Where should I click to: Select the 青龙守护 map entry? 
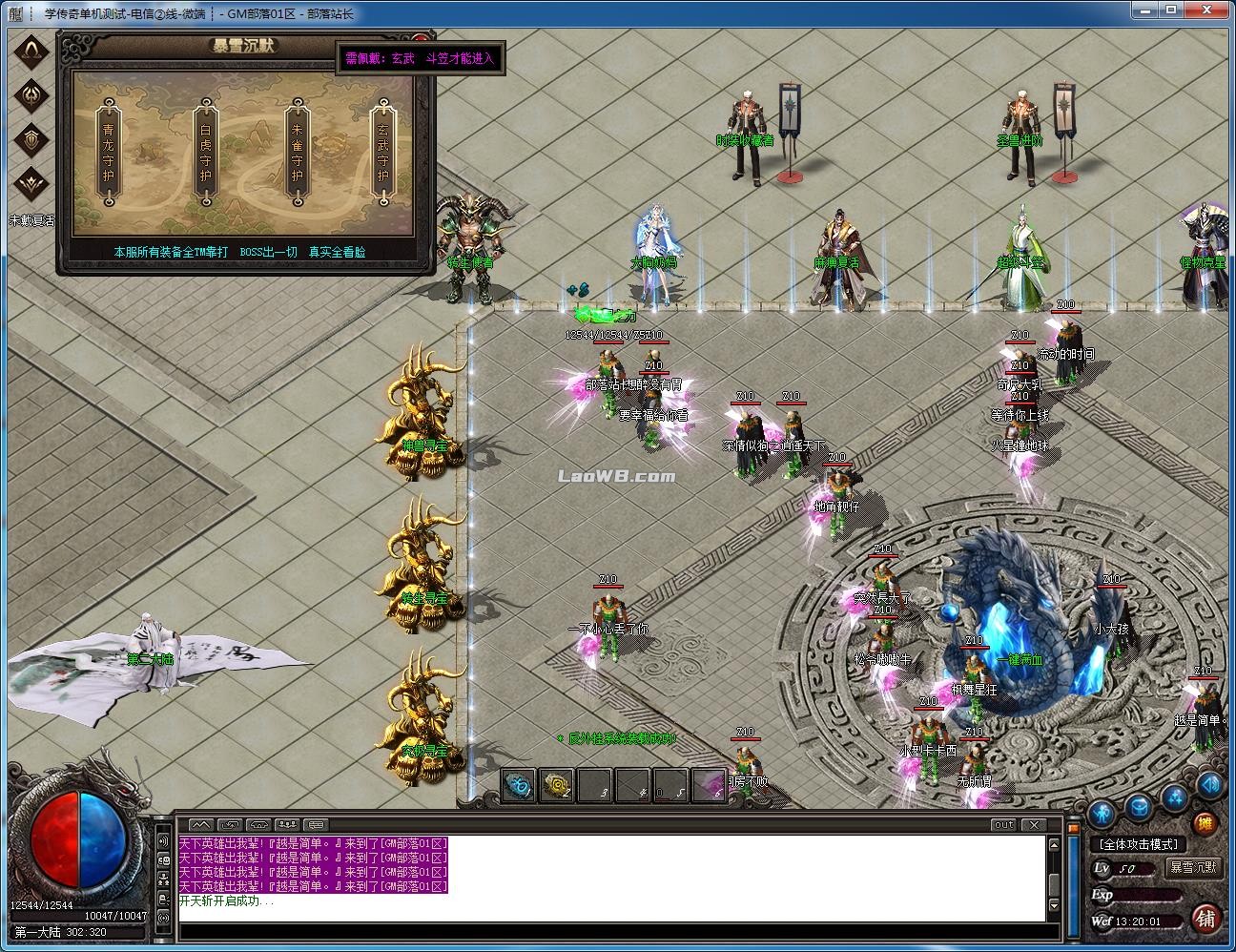[x=108, y=153]
